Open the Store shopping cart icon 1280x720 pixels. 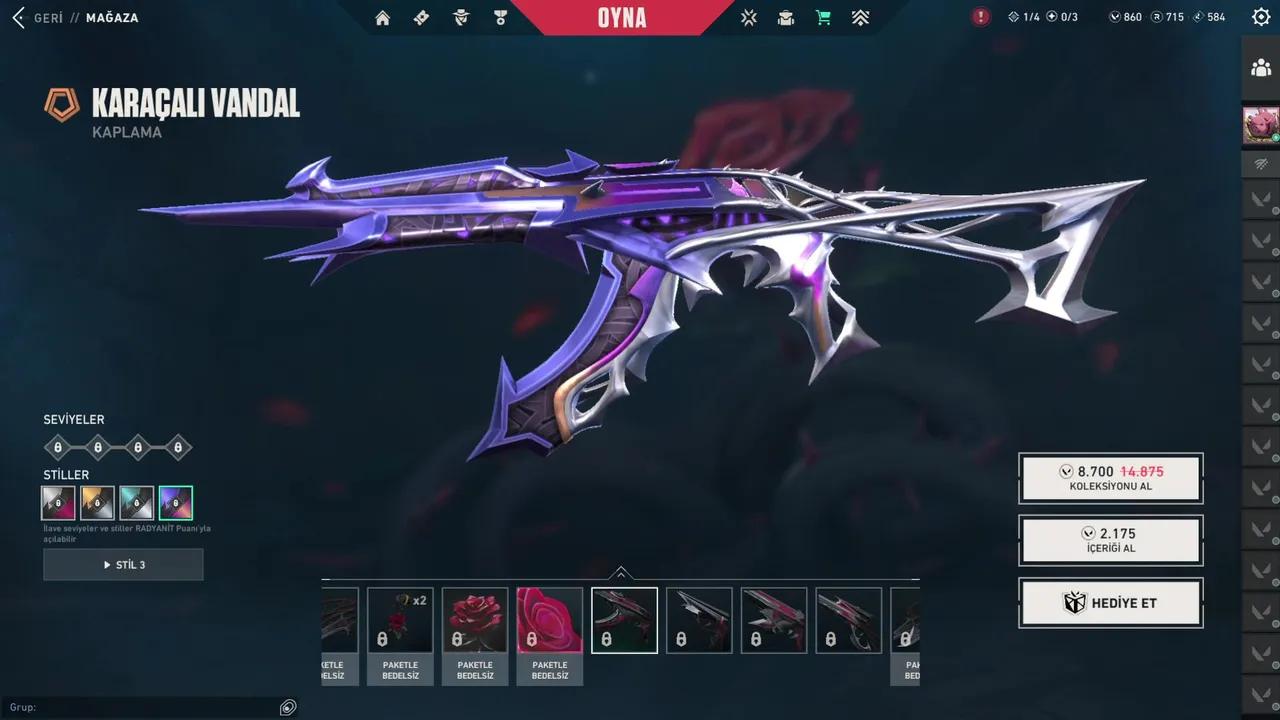pyautogui.click(x=822, y=17)
